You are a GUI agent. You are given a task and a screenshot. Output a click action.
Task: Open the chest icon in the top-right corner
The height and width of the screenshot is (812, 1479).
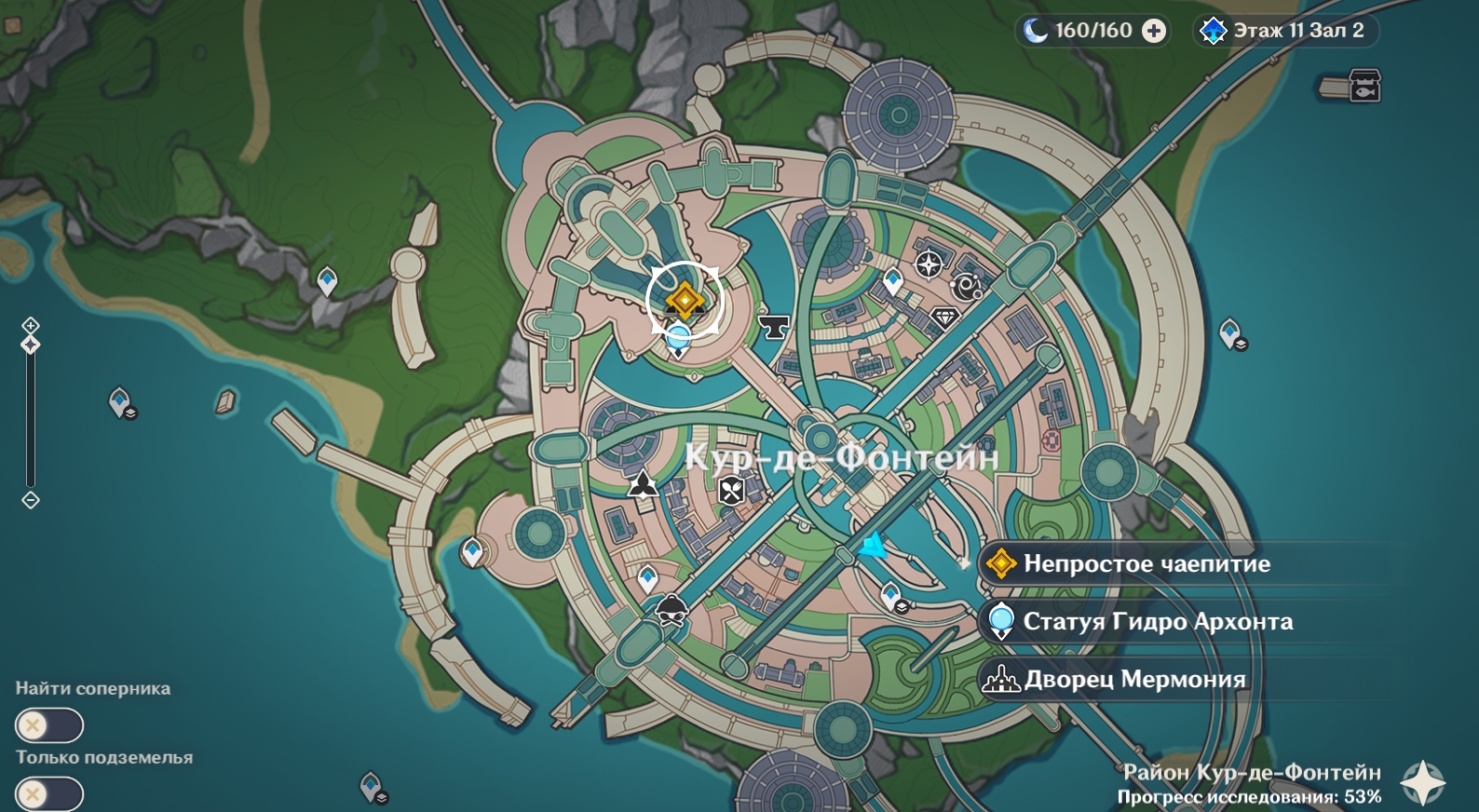pos(1364,87)
